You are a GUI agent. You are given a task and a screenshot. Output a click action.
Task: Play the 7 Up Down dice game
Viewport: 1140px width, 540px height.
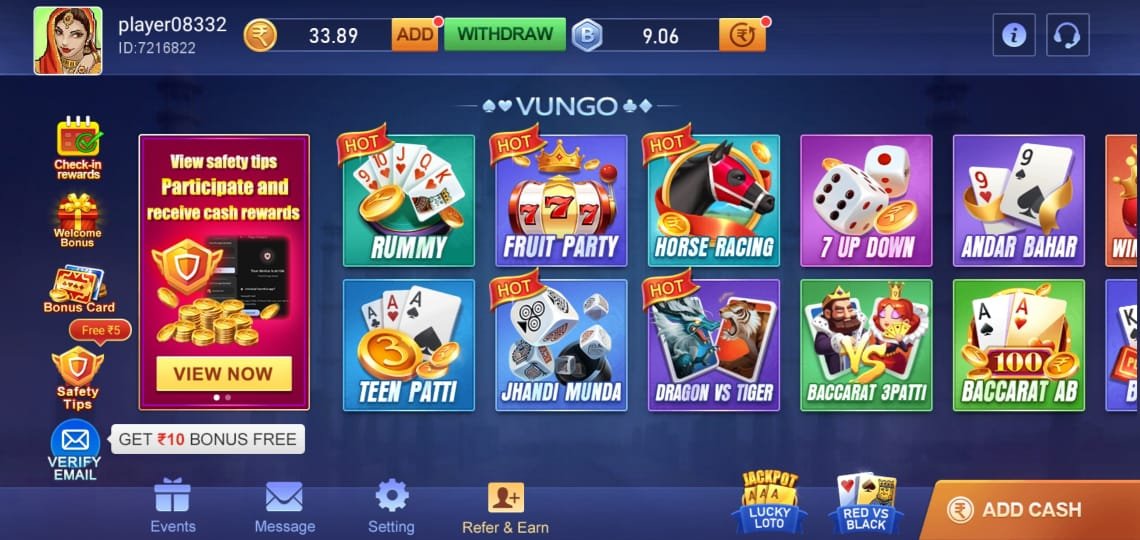tap(866, 200)
